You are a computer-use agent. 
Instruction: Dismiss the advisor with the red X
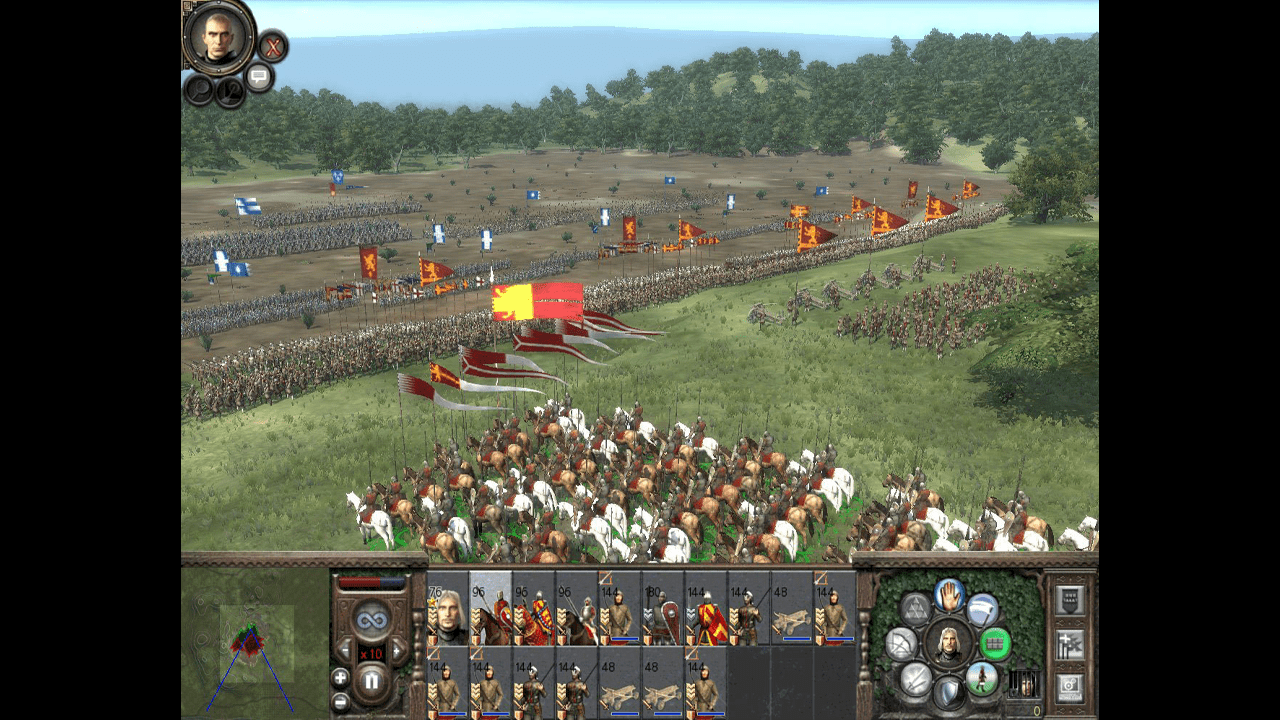(x=272, y=46)
